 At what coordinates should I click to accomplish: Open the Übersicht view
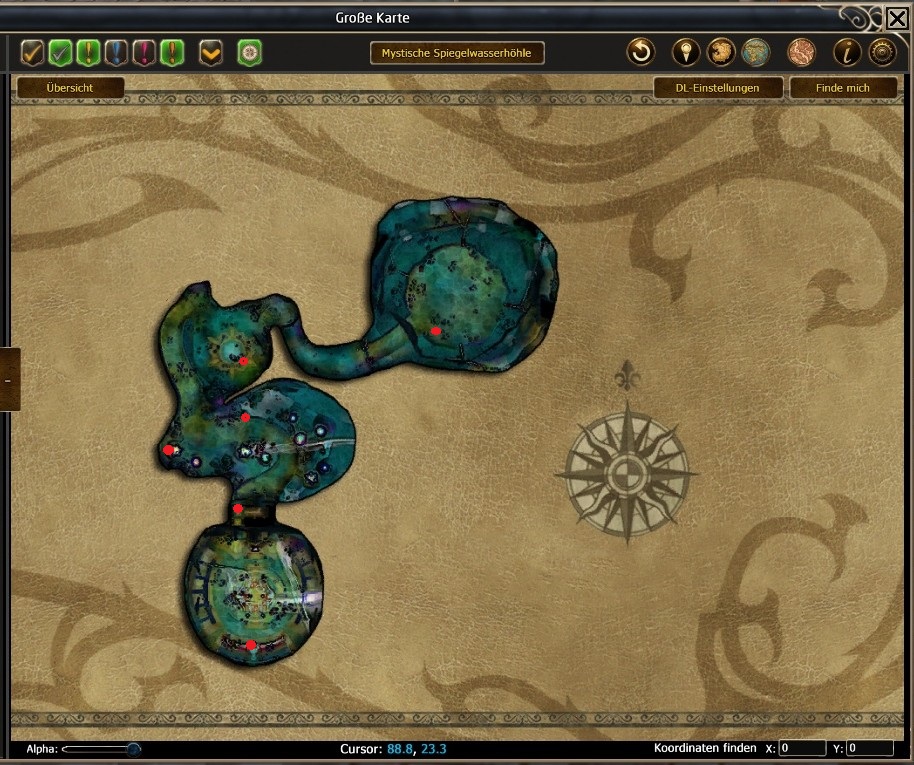[x=70, y=88]
